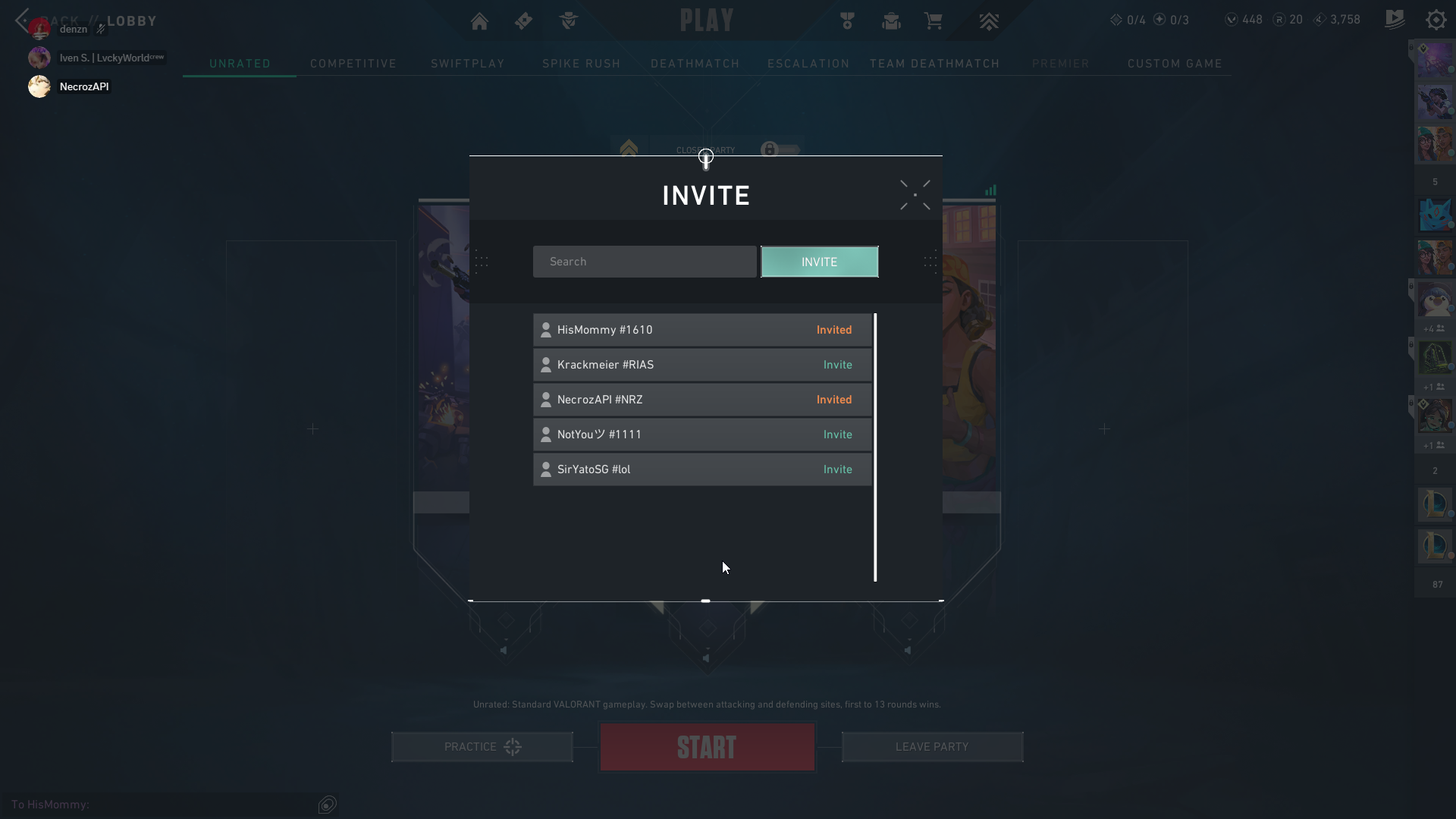Invite Krackmeier #RIAS to the party

pyautogui.click(x=837, y=365)
